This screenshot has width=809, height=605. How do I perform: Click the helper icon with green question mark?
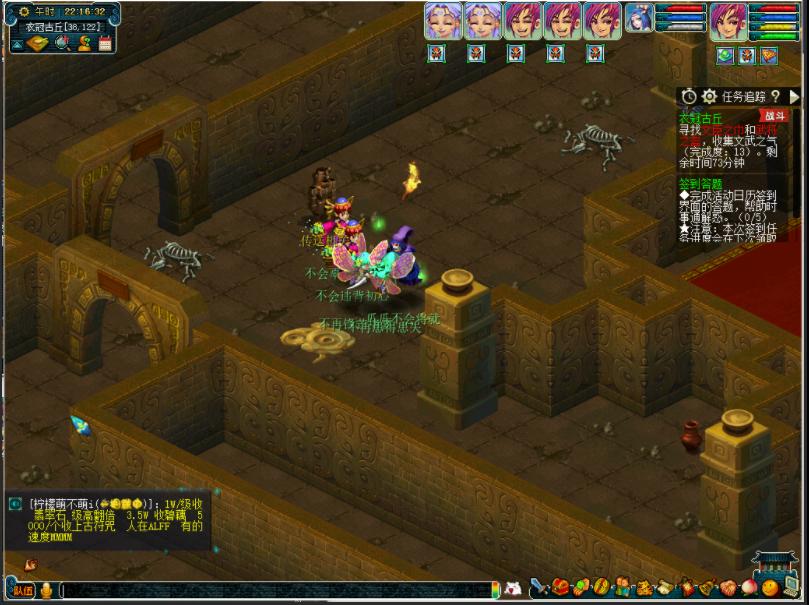(x=84, y=43)
